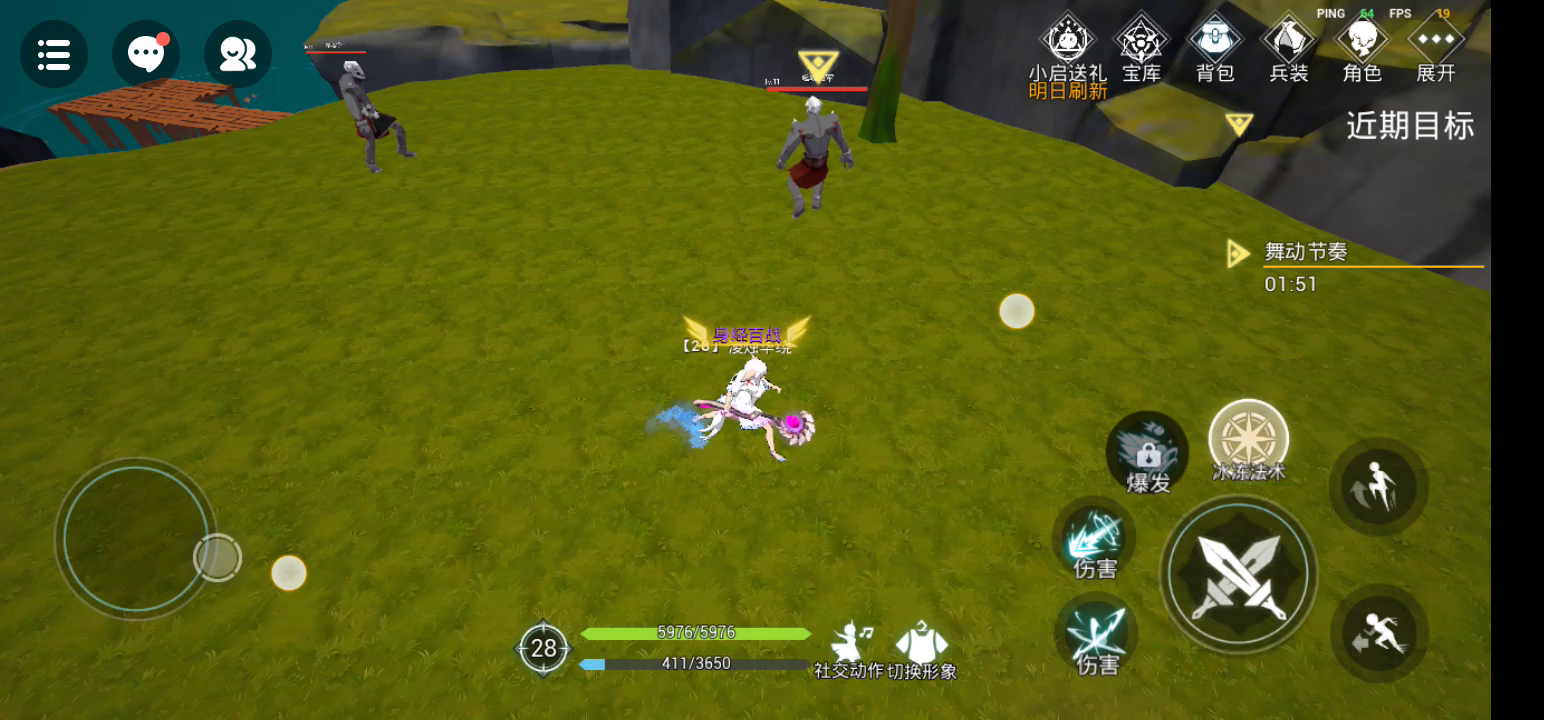Open 切换形象 appearance switcher
Screen dimensions: 1544x720
click(x=921, y=648)
